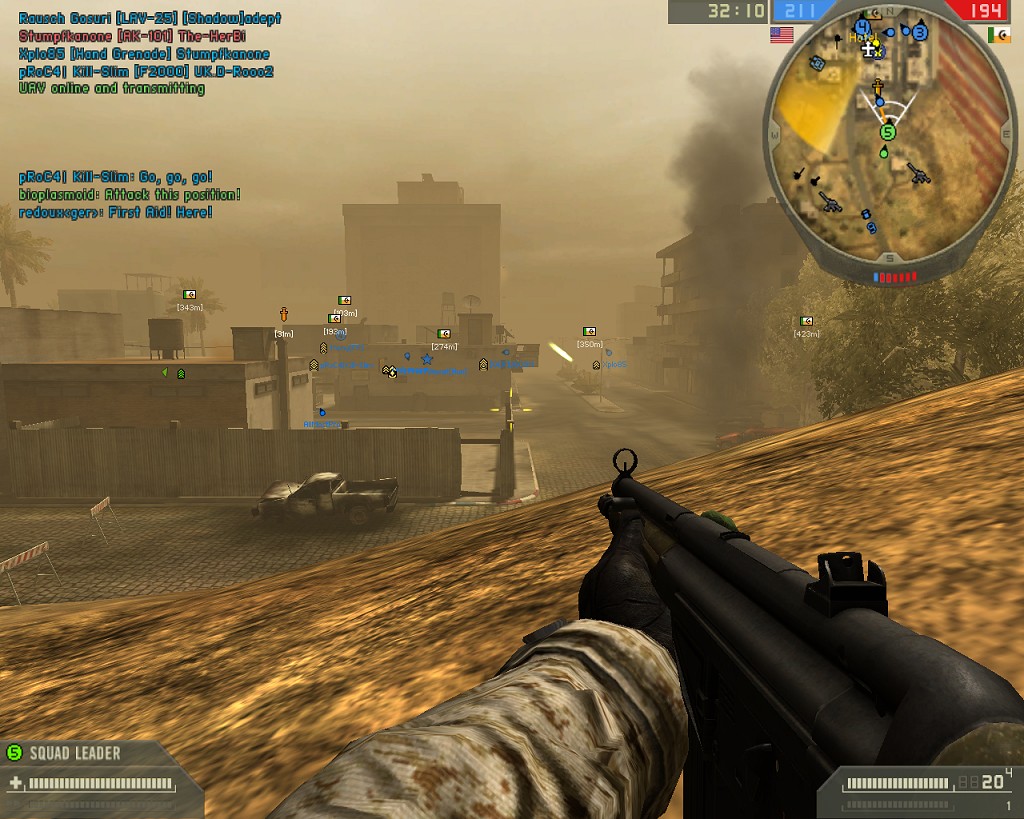This screenshot has height=819, width=1024.
Task: Select the 274m control point flag marker
Action: [444, 334]
